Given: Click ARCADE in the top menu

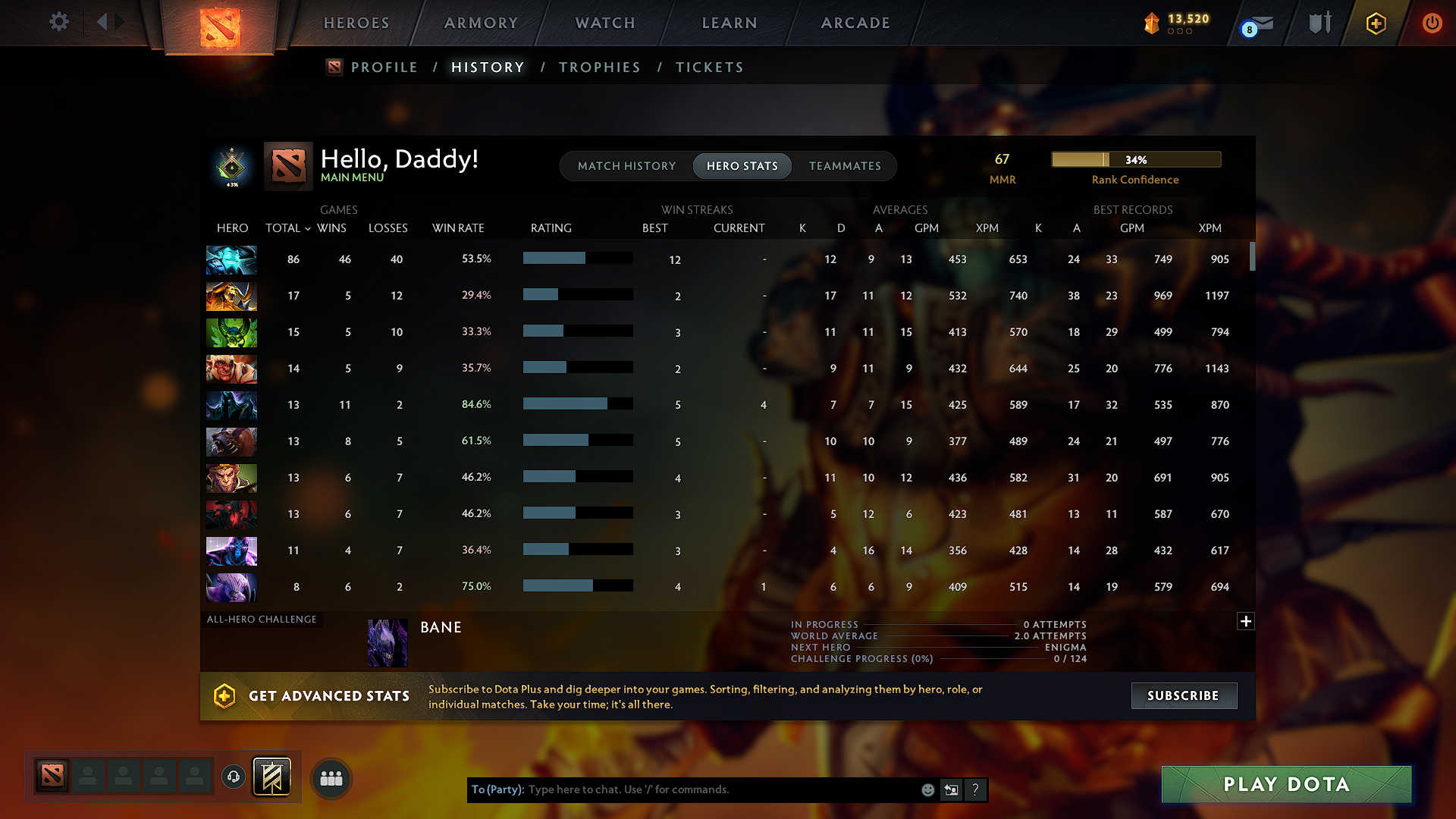Looking at the screenshot, I should click(x=855, y=23).
